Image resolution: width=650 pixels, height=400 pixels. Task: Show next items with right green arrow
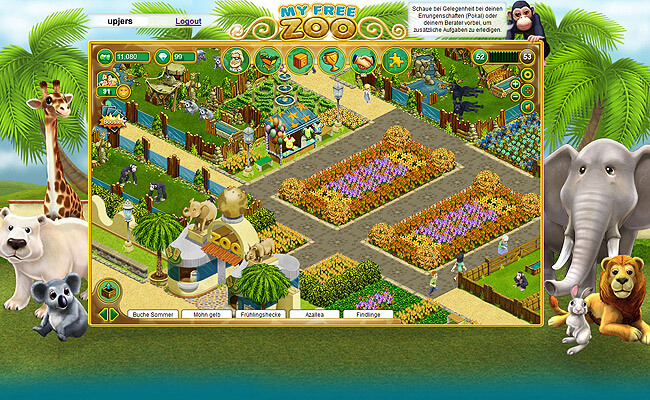(x=114, y=314)
